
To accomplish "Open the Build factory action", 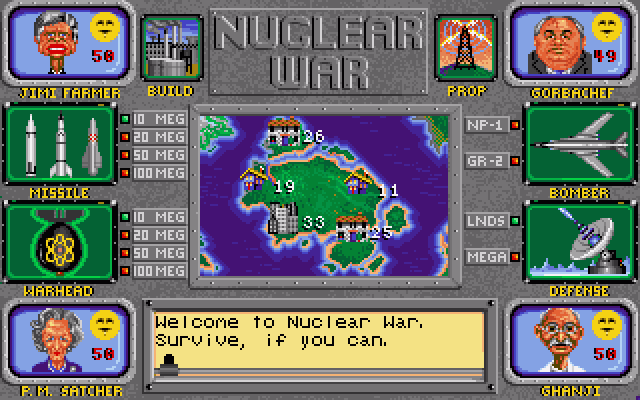I will pos(166,47).
